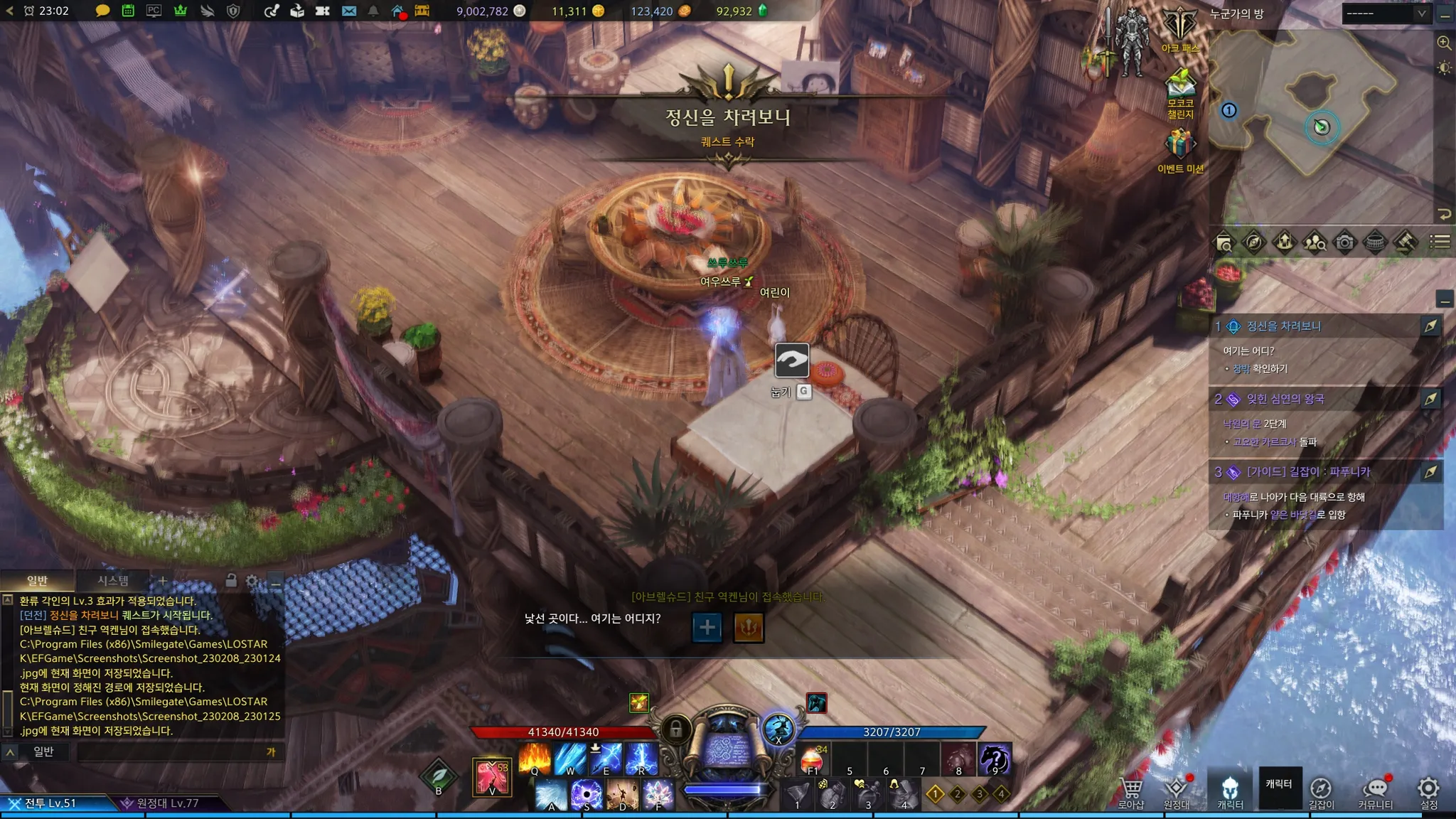Open the 캐릭터 character menu
The image size is (1456, 819).
tap(1230, 792)
